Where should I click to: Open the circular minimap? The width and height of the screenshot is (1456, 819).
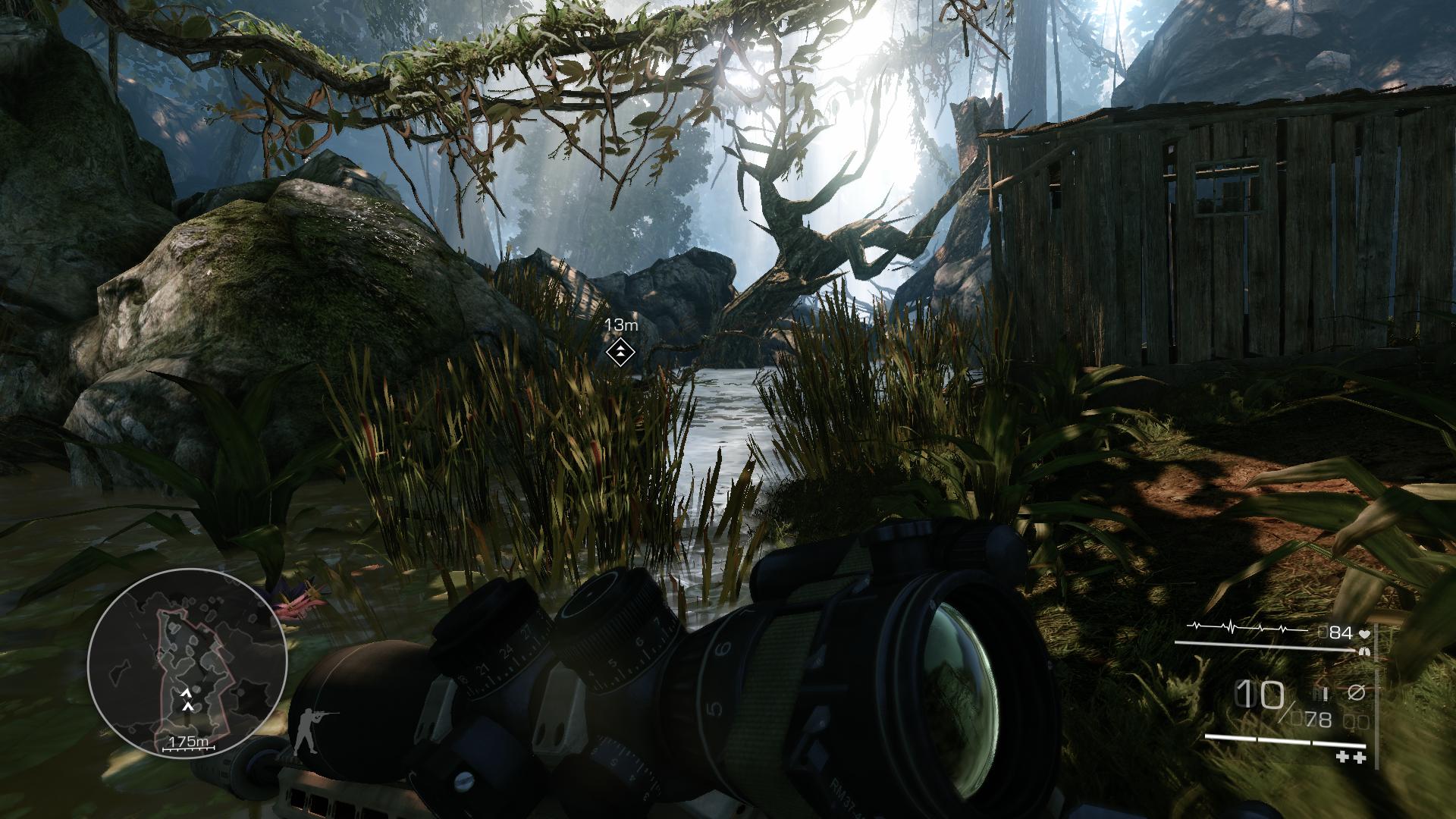pos(187,669)
